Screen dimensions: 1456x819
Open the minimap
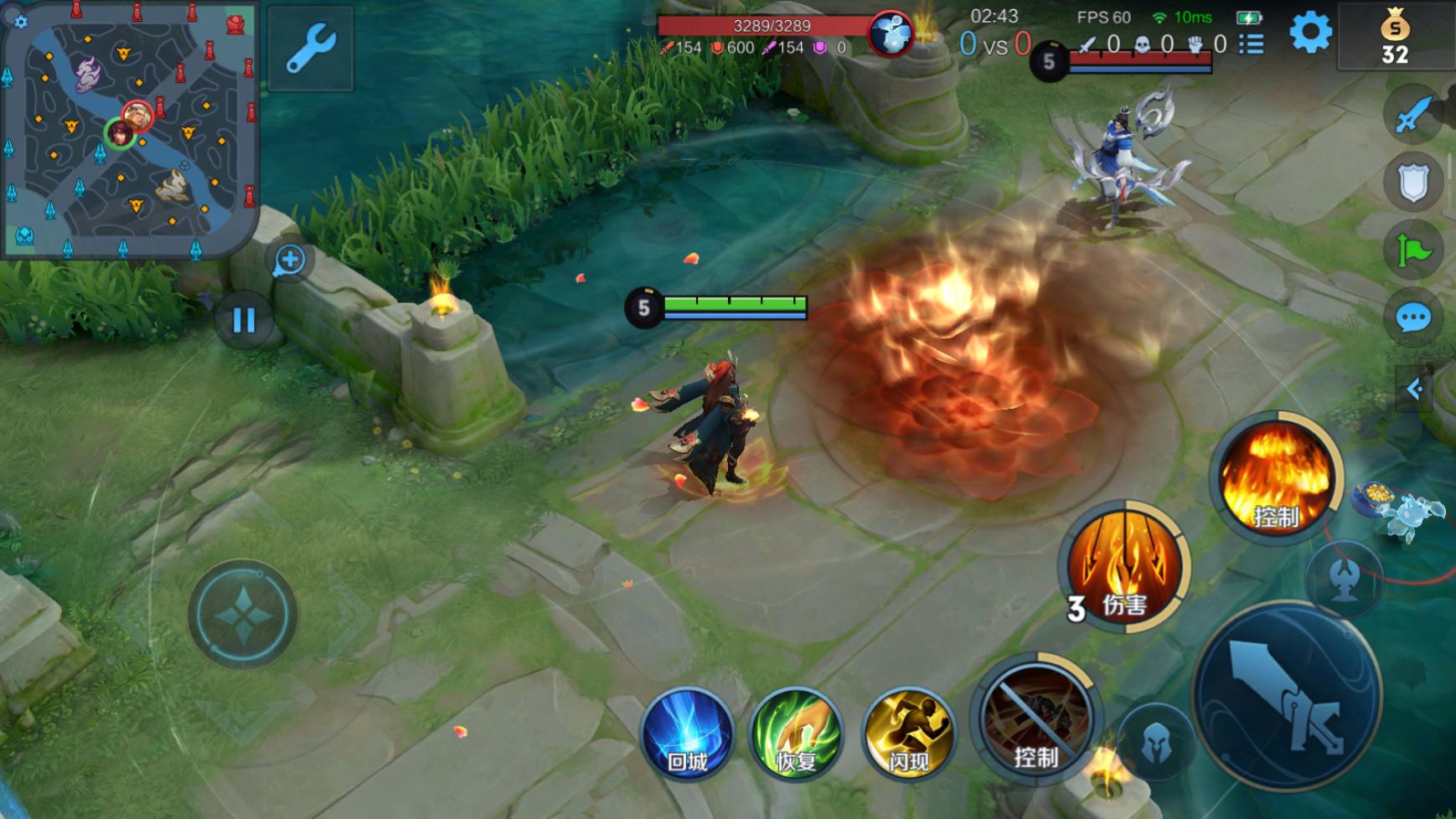coord(128,129)
